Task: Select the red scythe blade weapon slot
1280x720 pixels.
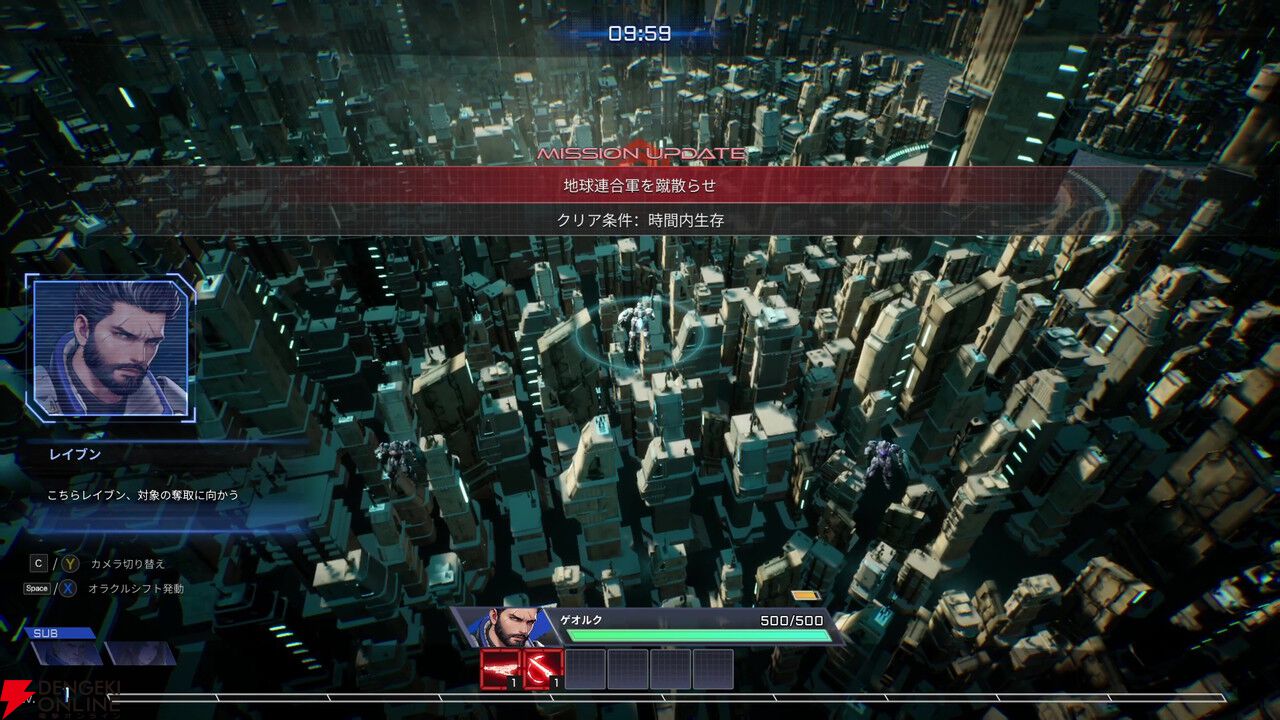Action: (x=543, y=669)
